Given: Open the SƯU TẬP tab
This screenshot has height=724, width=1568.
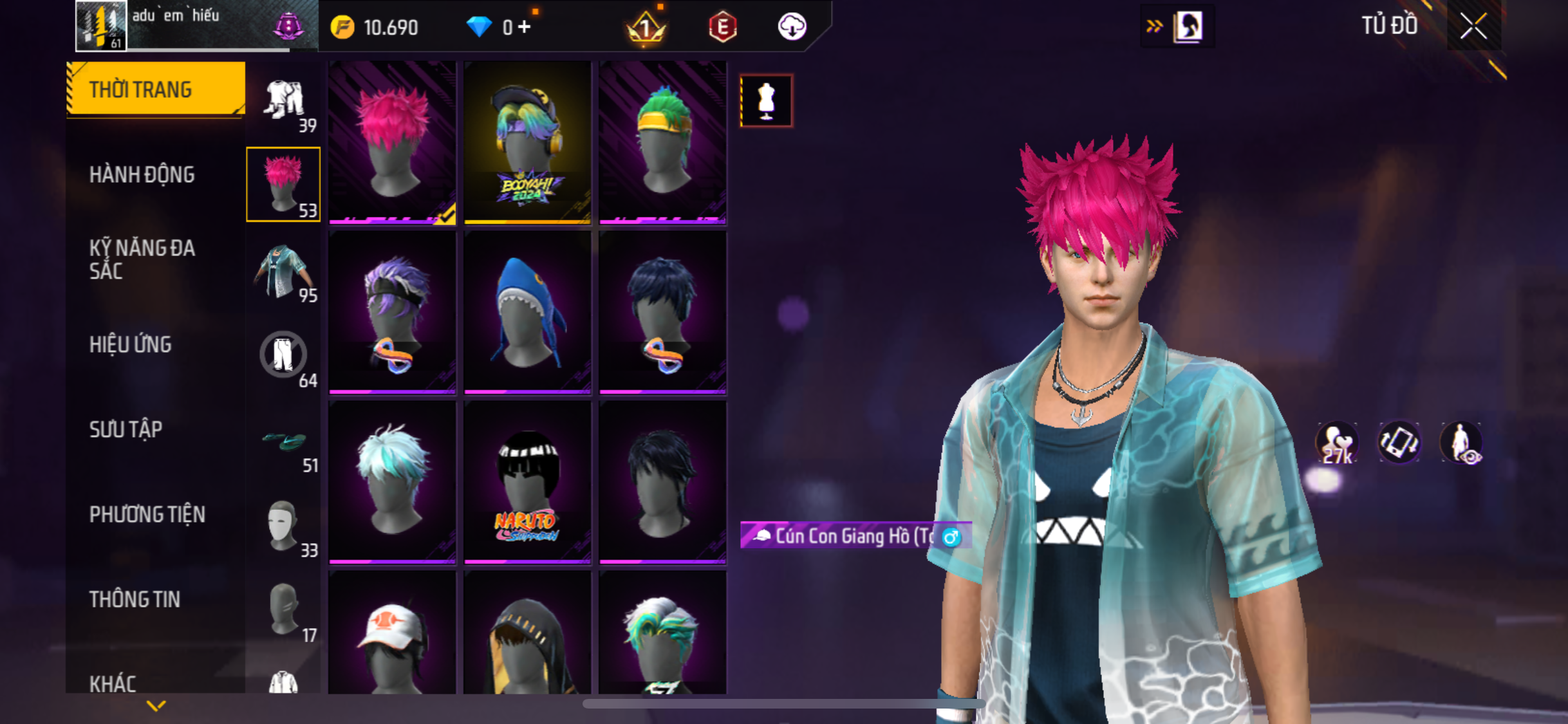Looking at the screenshot, I should point(126,429).
